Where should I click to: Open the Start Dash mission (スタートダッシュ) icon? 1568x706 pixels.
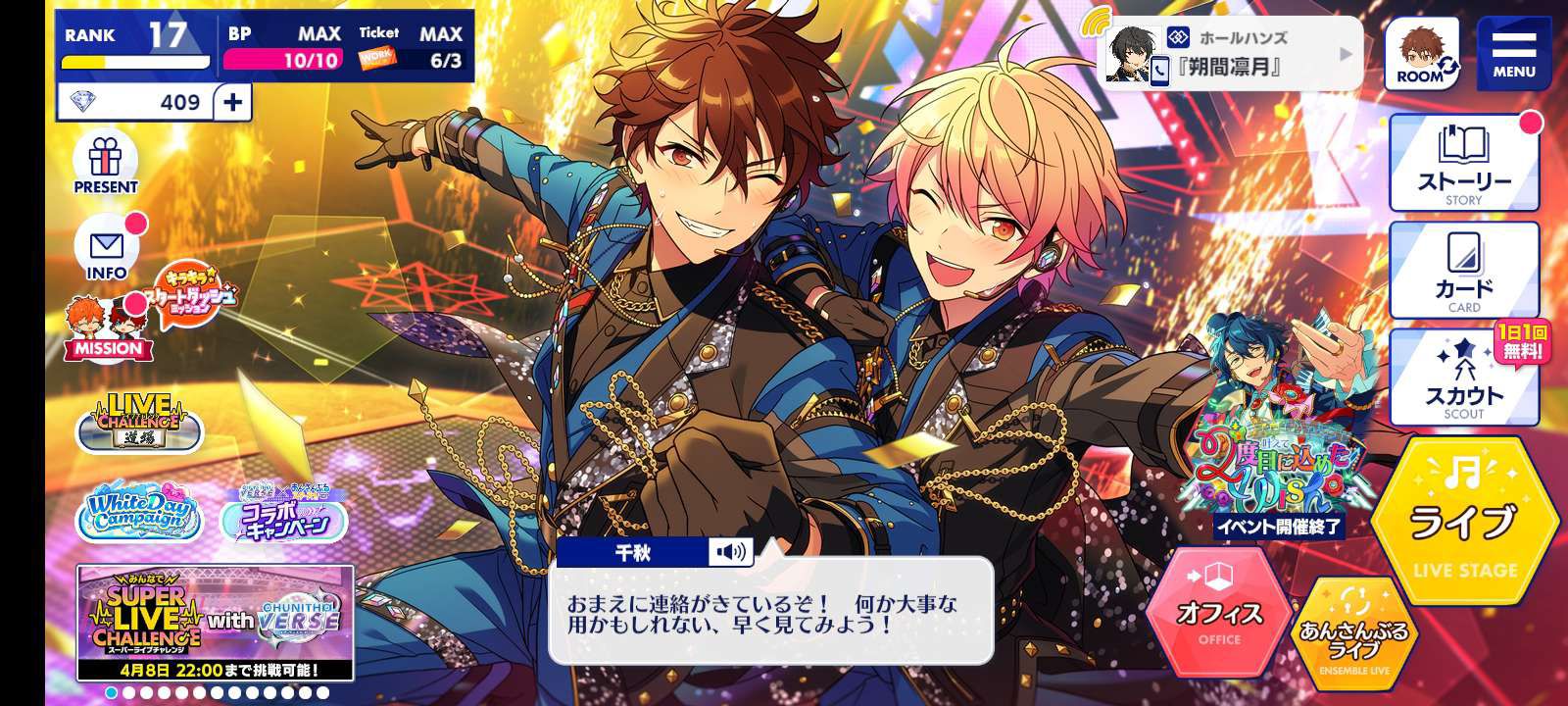coord(196,291)
